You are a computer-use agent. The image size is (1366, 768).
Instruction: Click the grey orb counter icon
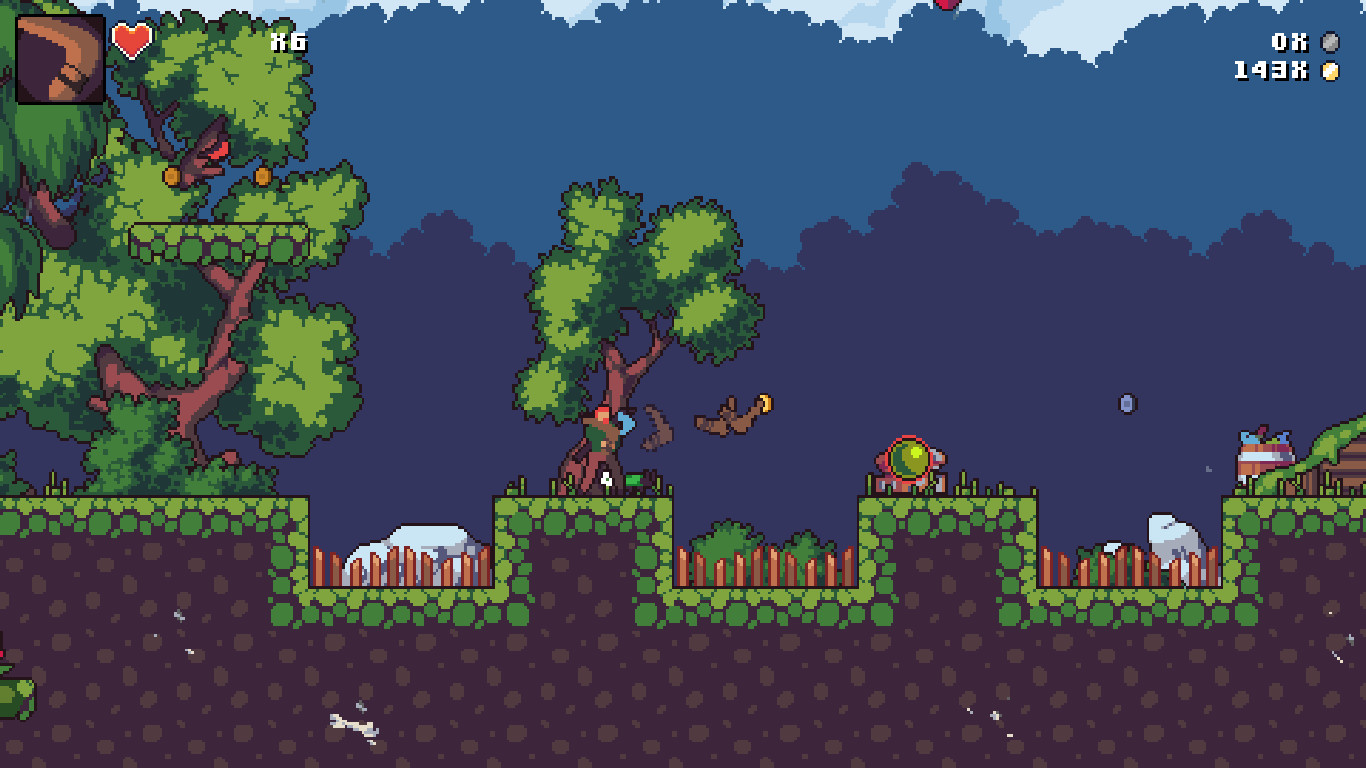pyautogui.click(x=1330, y=43)
